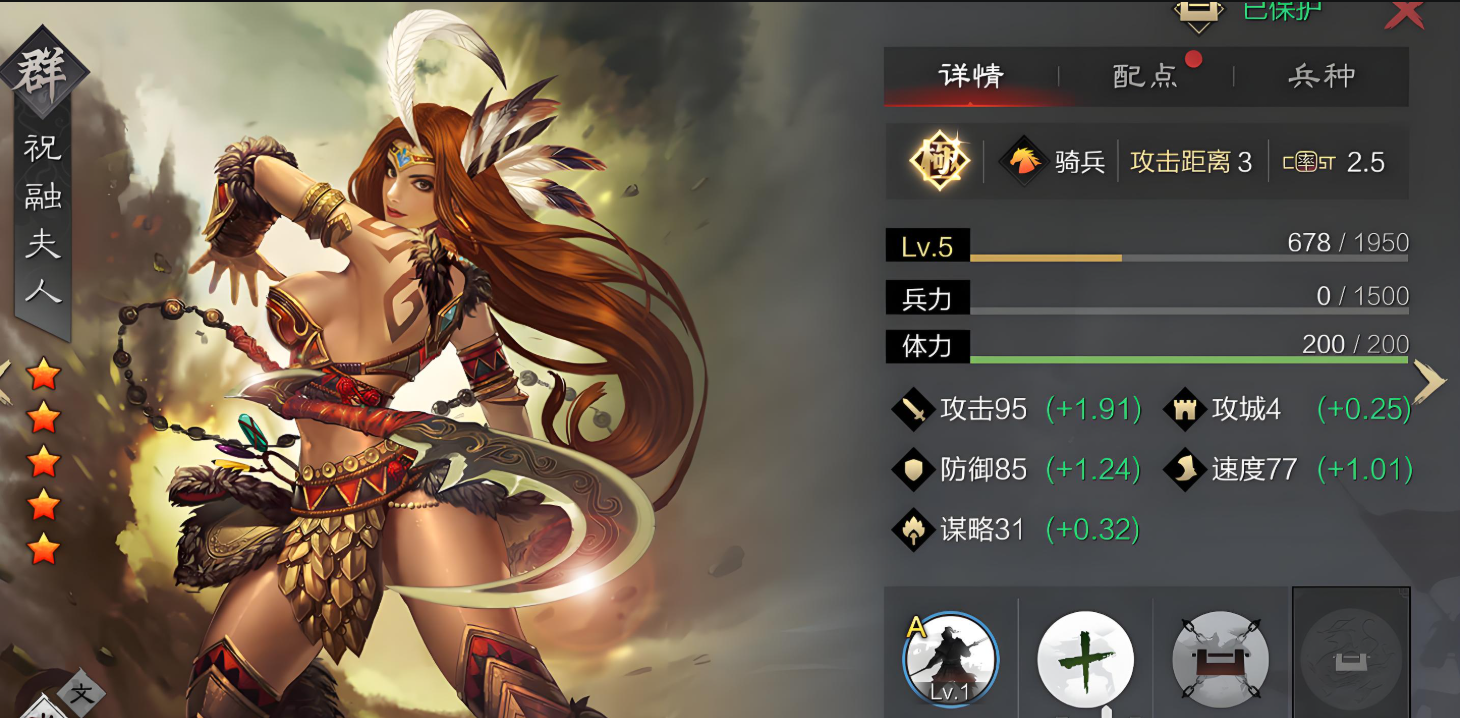Go to the next hero with the right arrow
Image resolution: width=1460 pixels, height=718 pixels.
click(x=1430, y=381)
